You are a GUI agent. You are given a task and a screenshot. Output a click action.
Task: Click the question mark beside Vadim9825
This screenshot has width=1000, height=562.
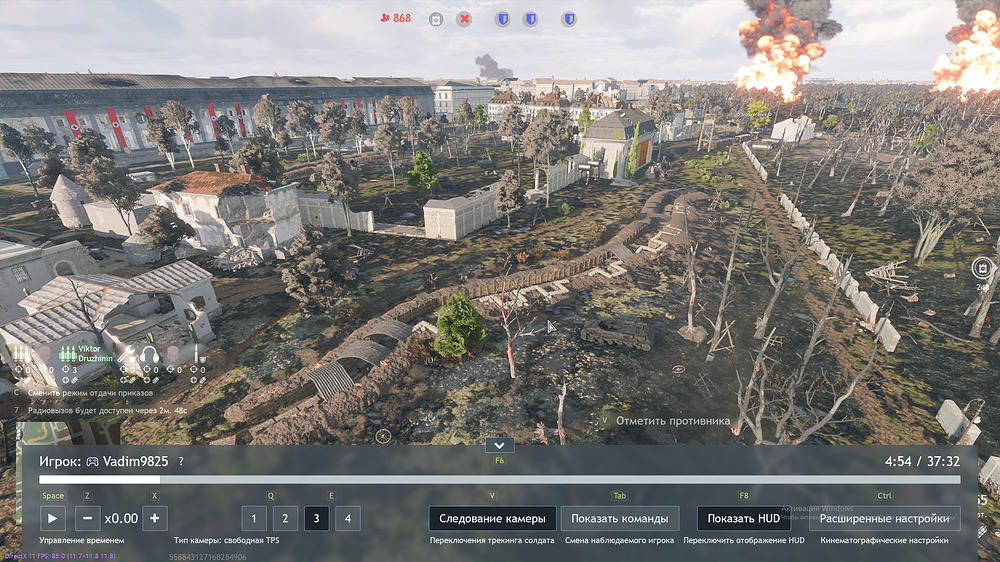(x=181, y=461)
